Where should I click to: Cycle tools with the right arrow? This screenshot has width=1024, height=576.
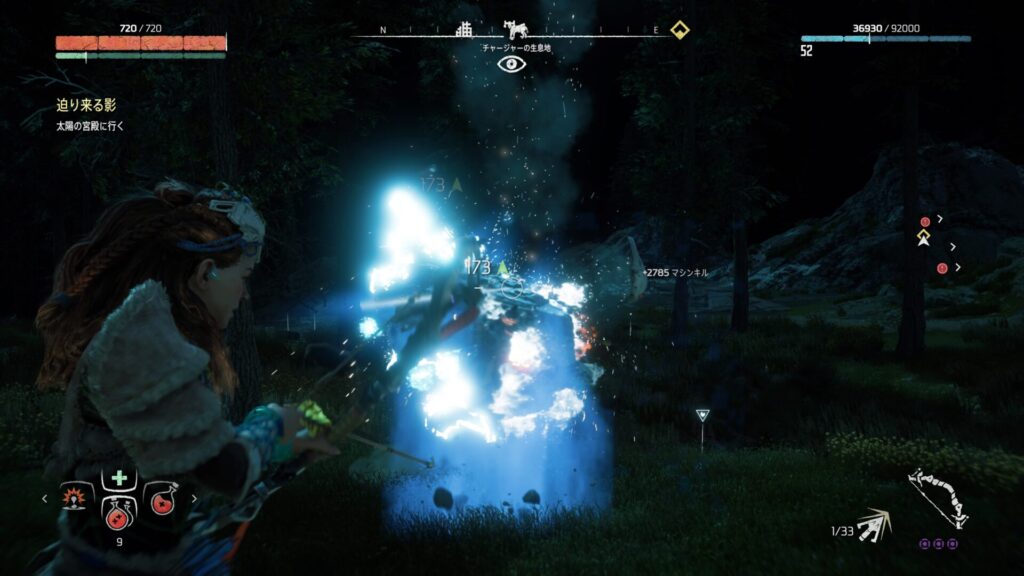pyautogui.click(x=194, y=498)
